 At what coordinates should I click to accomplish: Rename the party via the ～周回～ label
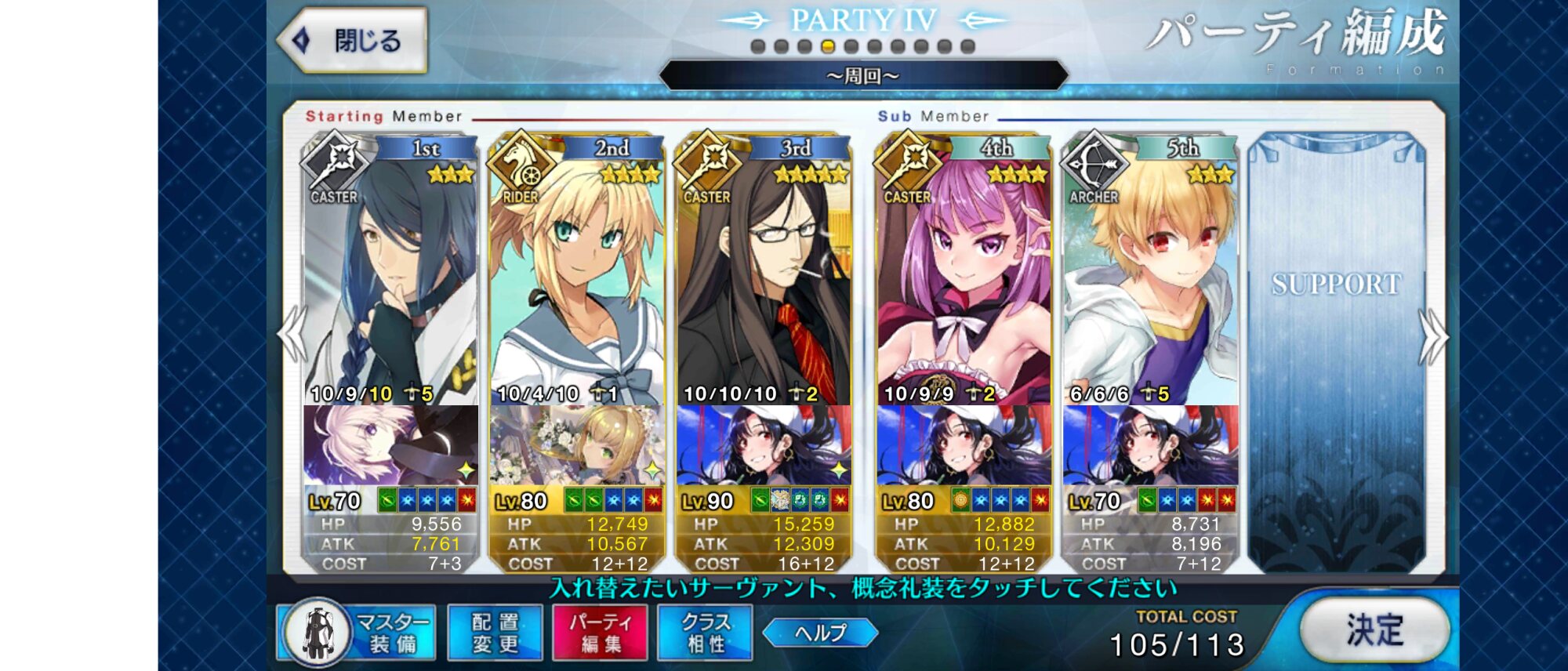click(x=862, y=76)
